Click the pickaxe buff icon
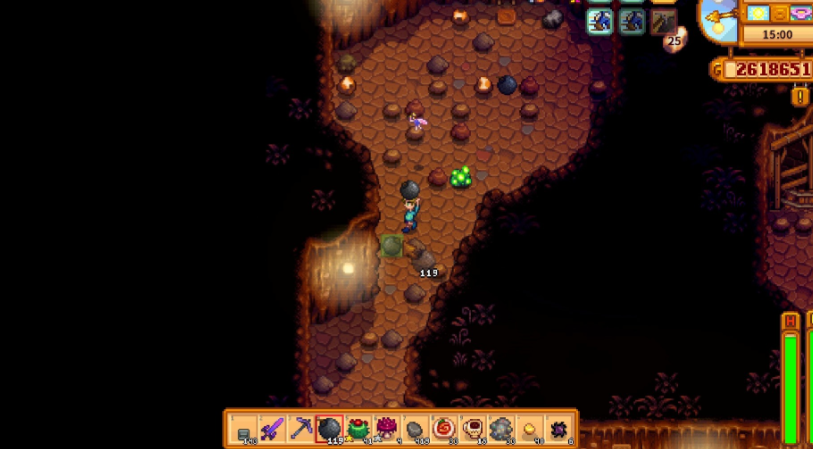 pyautogui.click(x=662, y=21)
